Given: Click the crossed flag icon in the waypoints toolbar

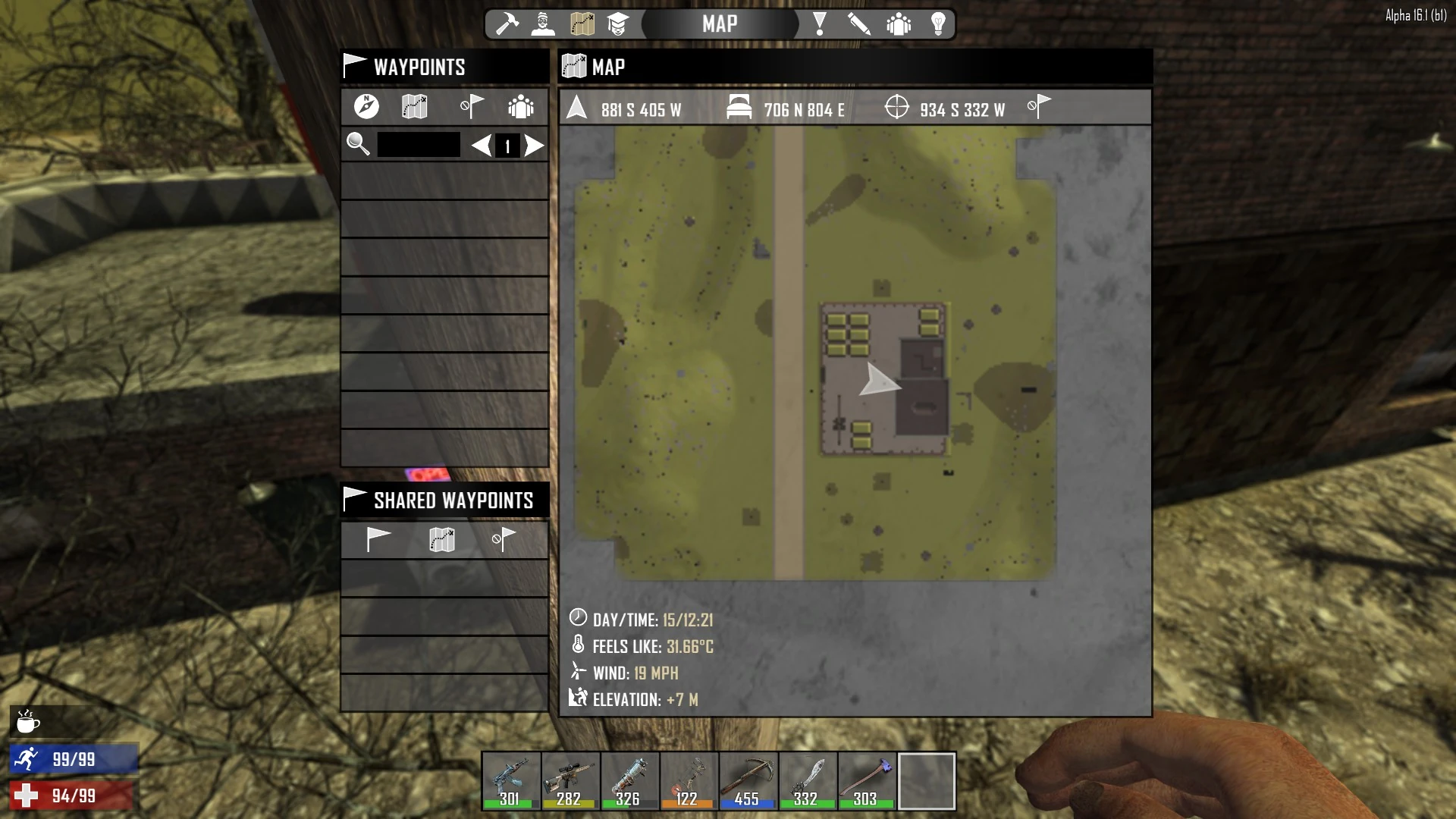Looking at the screenshot, I should point(471,107).
